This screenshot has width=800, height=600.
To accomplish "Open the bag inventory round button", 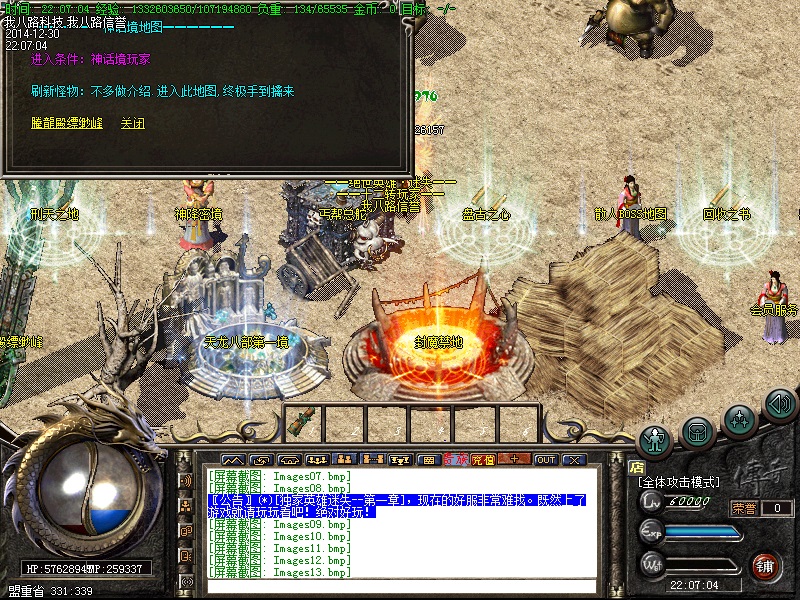I will point(697,431).
